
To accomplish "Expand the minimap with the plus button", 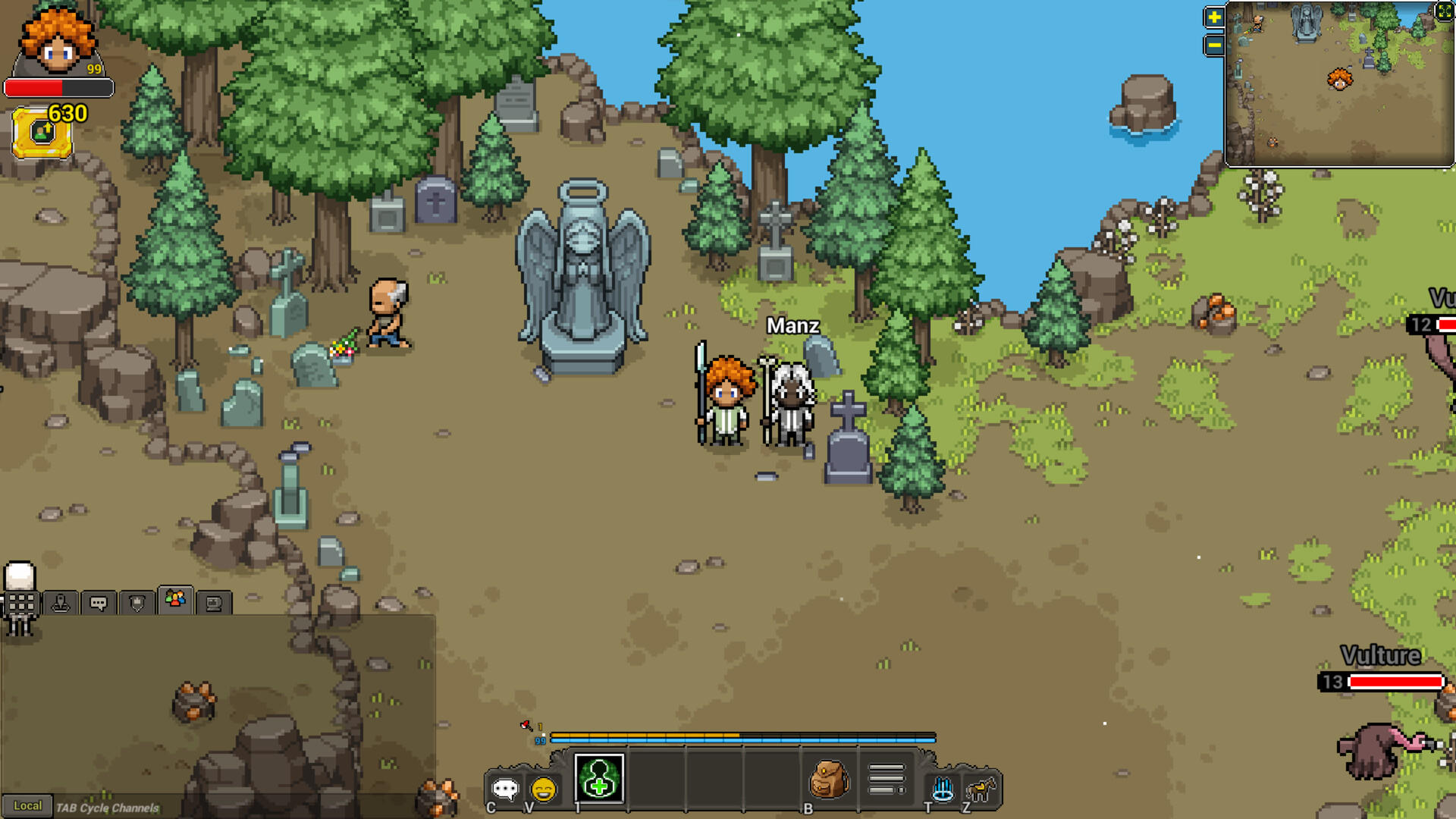I will pyautogui.click(x=1213, y=17).
